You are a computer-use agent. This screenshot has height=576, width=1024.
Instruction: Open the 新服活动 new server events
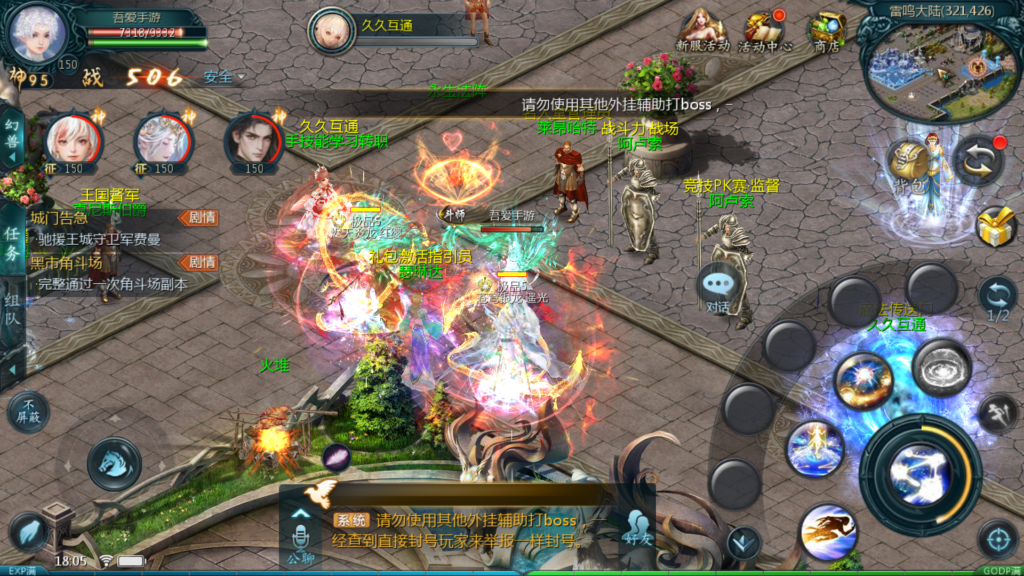[x=702, y=30]
